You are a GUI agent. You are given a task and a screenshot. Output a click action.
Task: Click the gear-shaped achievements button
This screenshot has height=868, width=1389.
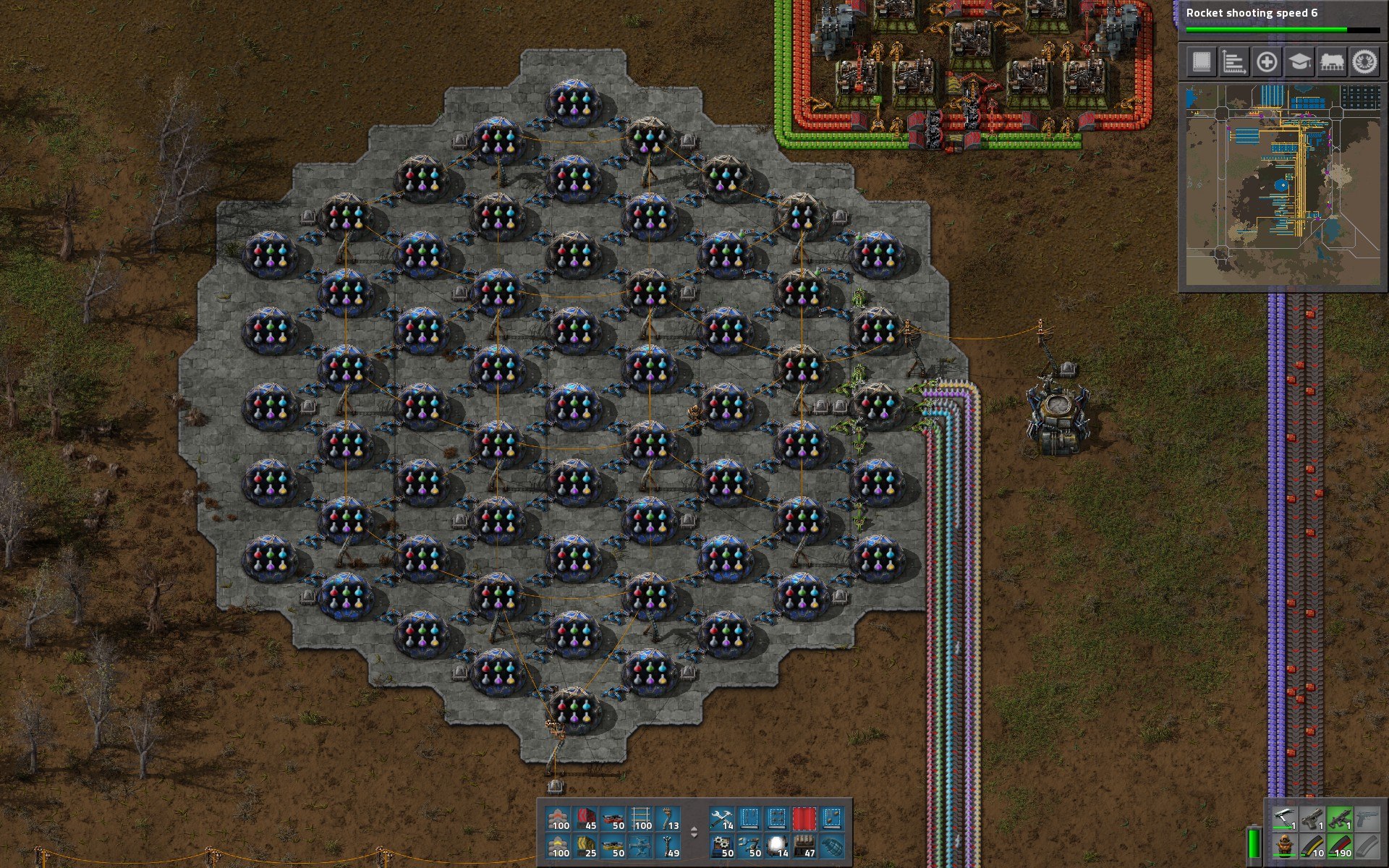pos(1364,62)
